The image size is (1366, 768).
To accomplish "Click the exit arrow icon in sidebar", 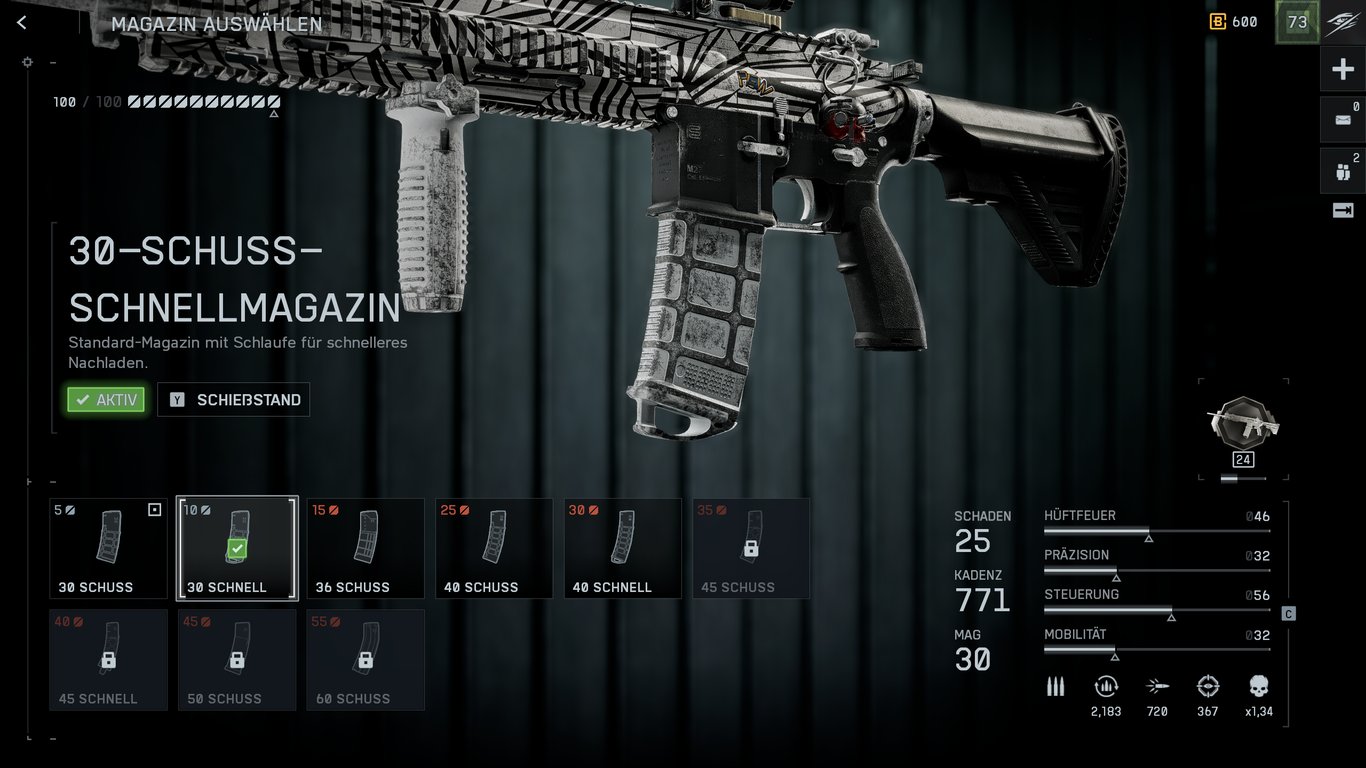I will pos(1343,210).
